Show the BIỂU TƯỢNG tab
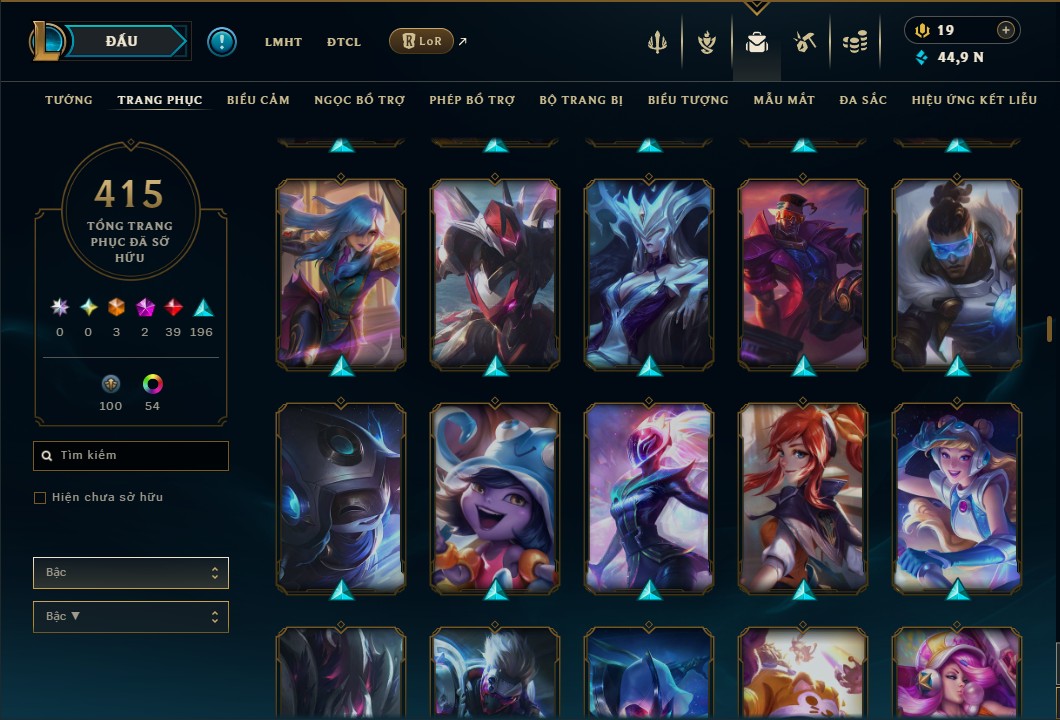Screen dimensions: 1060x720 (x=688, y=100)
